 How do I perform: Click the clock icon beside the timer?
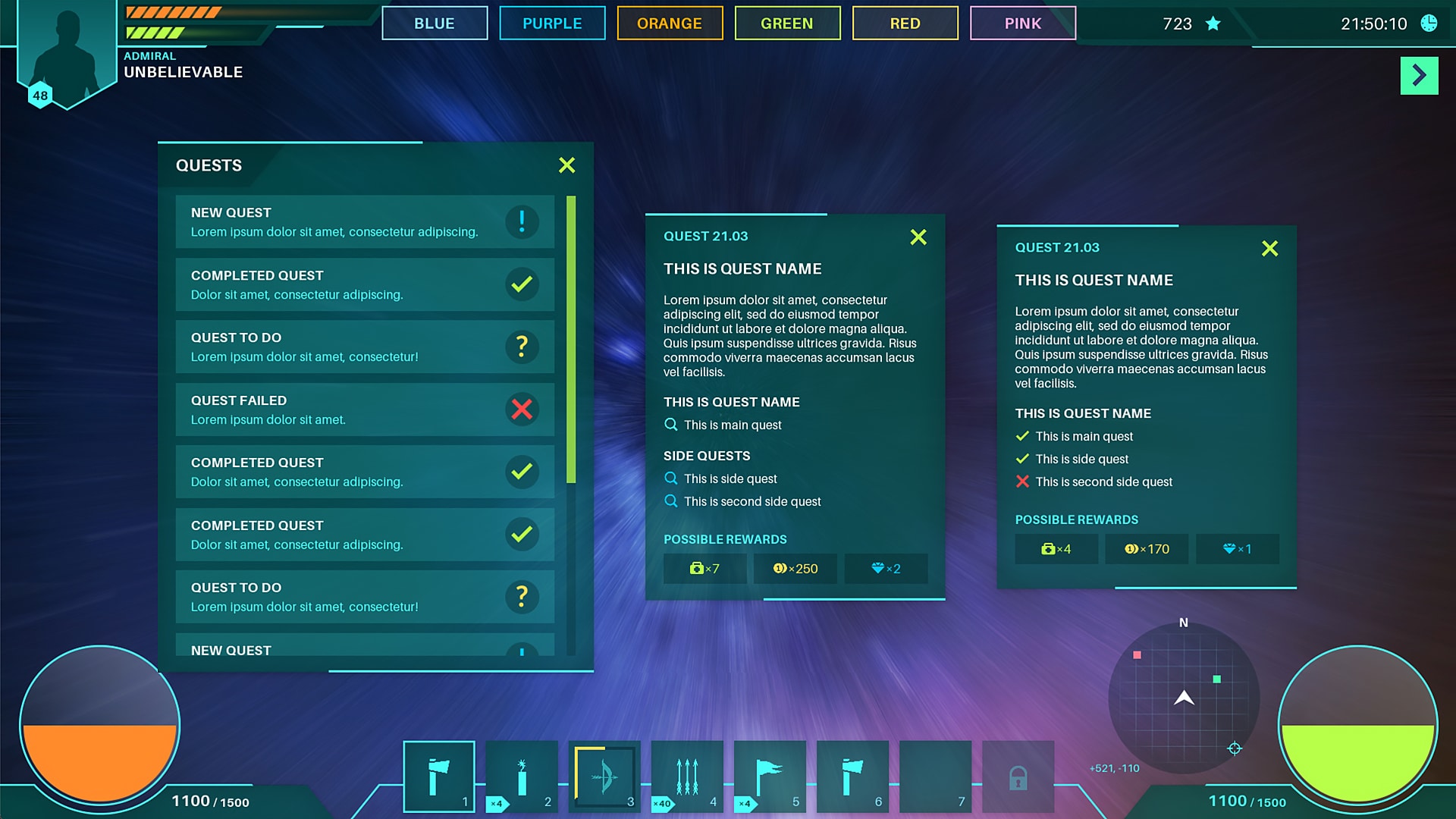1428,24
